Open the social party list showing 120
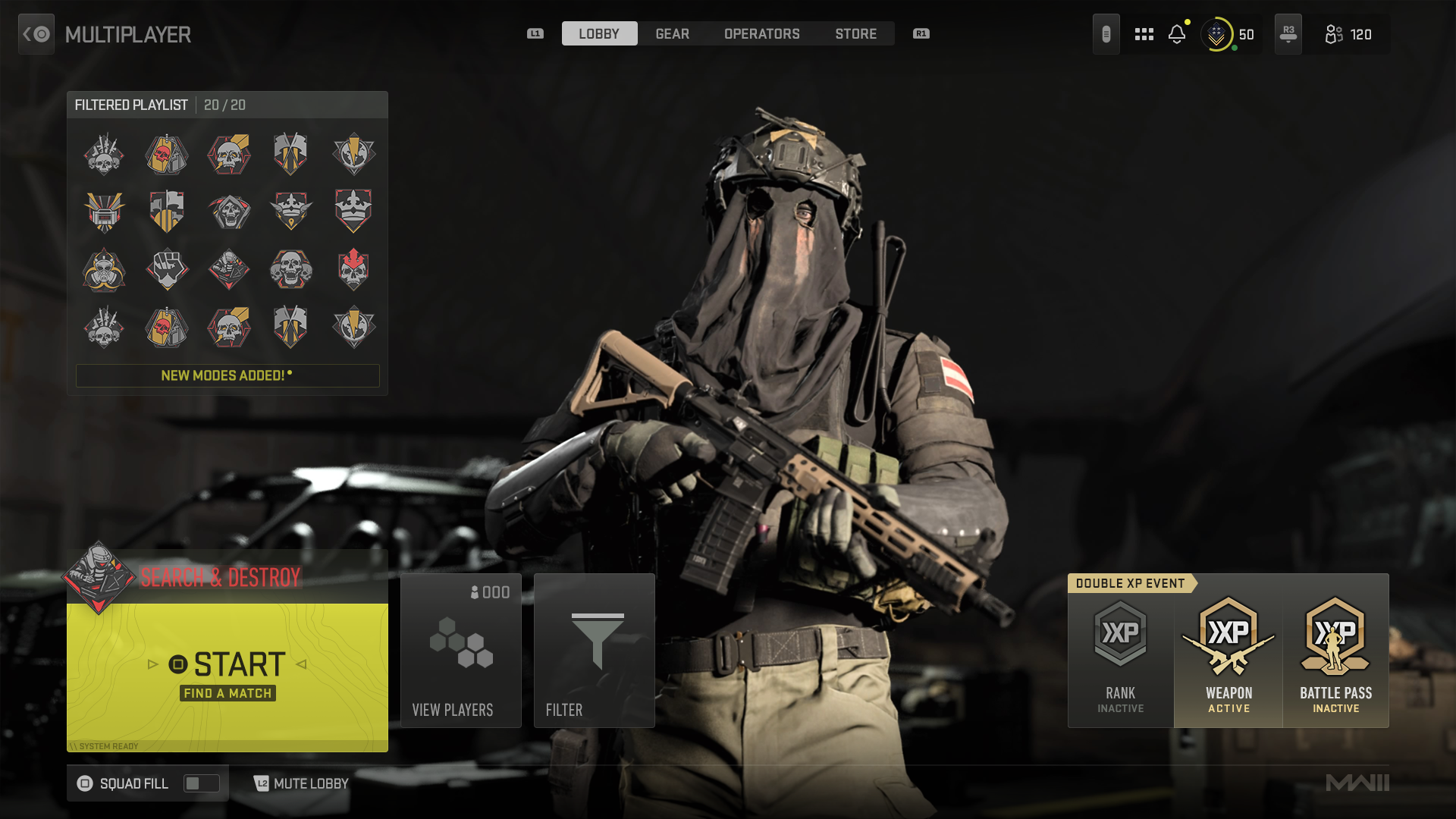The width and height of the screenshot is (1456, 819). [x=1348, y=34]
